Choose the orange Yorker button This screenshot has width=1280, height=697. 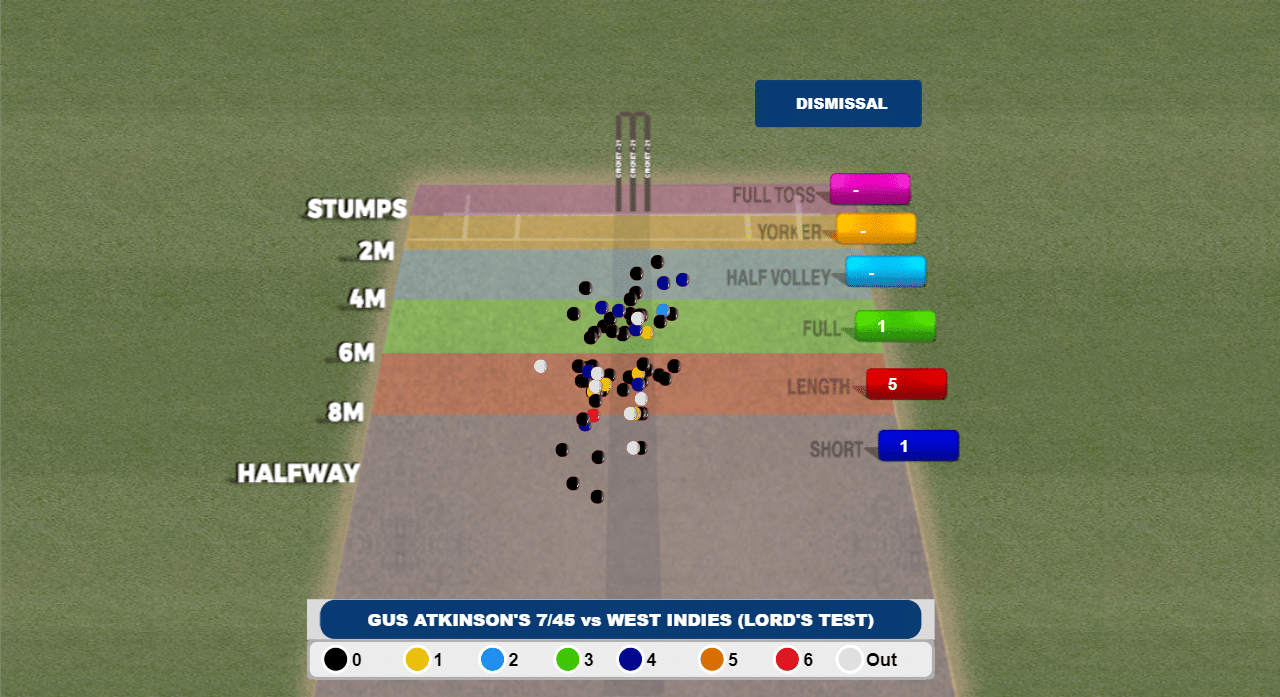point(875,229)
